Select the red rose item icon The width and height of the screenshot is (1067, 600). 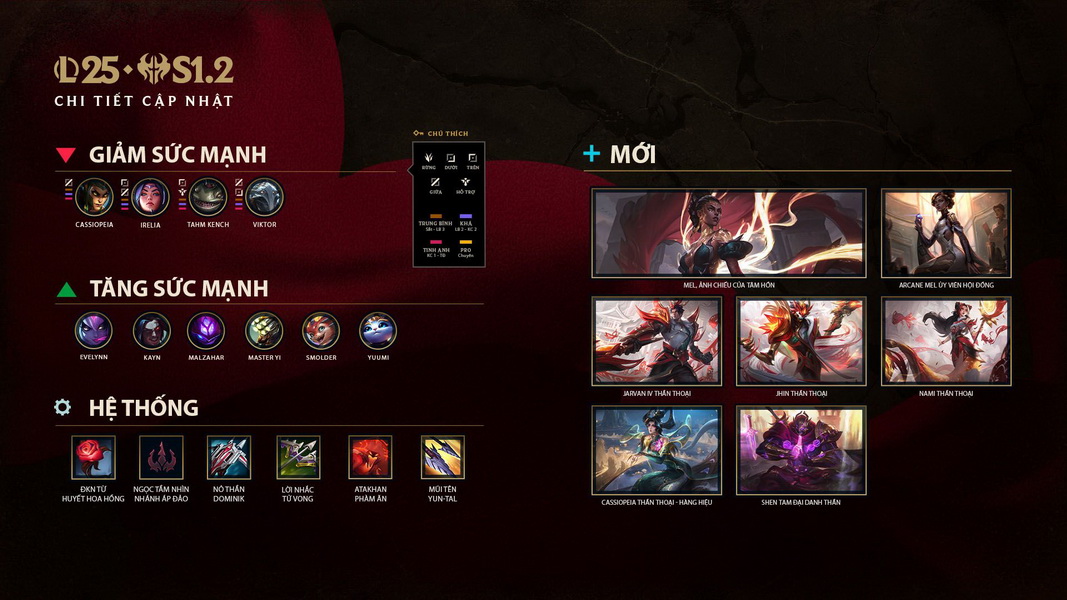pyautogui.click(x=93, y=457)
